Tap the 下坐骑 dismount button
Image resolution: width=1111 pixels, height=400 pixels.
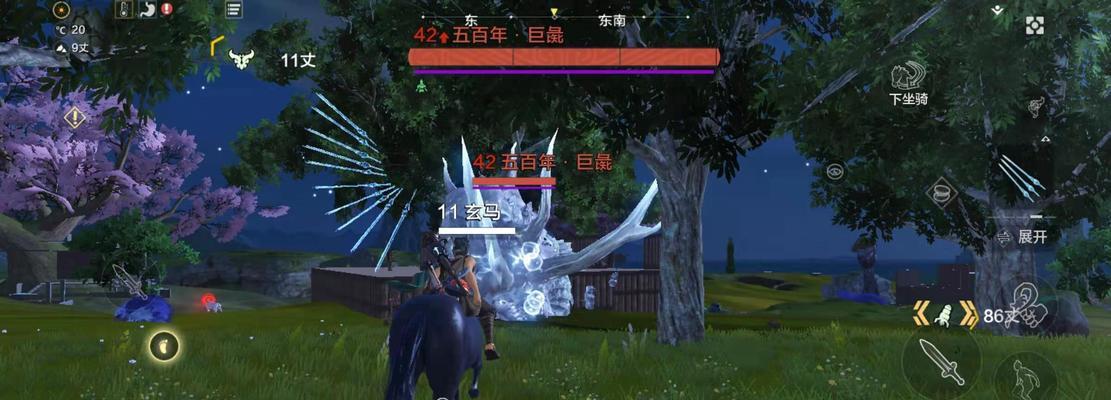click(x=908, y=80)
